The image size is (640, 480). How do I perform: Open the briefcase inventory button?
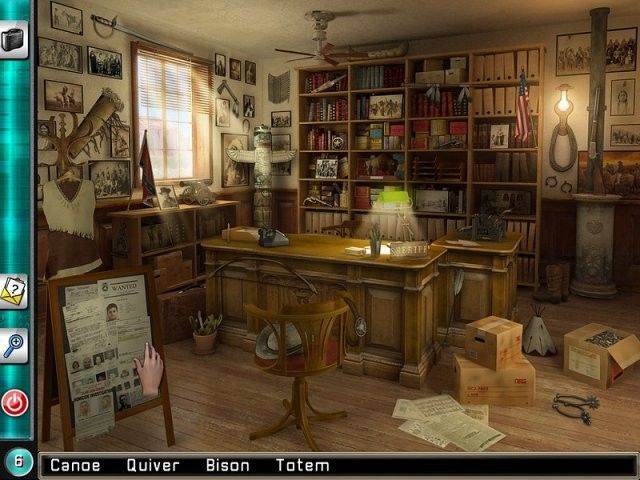14,38
